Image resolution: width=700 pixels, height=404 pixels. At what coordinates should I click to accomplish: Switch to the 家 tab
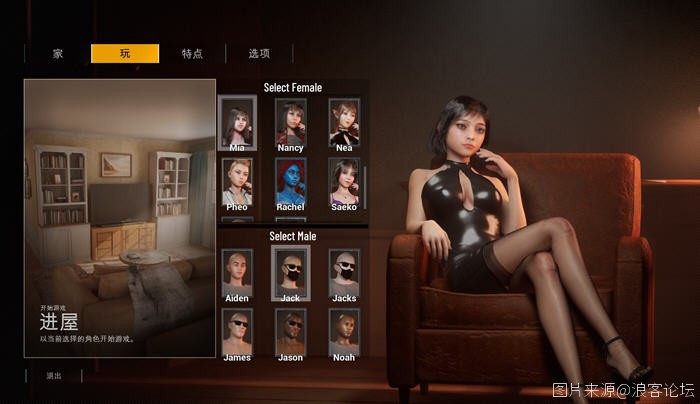pos(58,54)
